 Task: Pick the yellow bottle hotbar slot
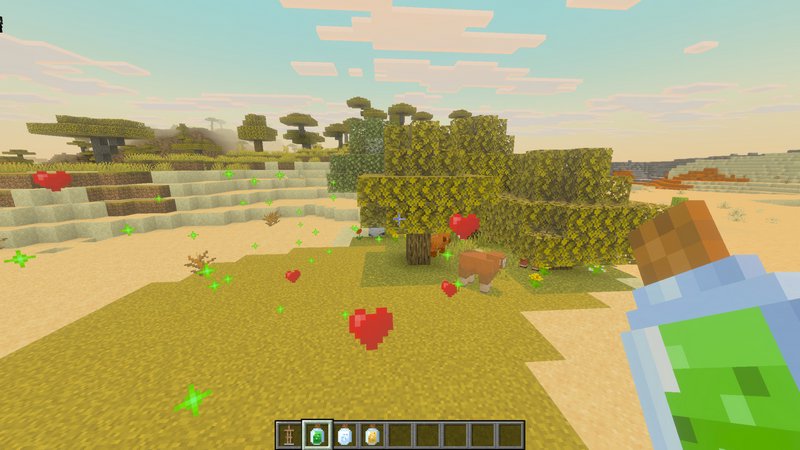pyautogui.click(x=372, y=435)
